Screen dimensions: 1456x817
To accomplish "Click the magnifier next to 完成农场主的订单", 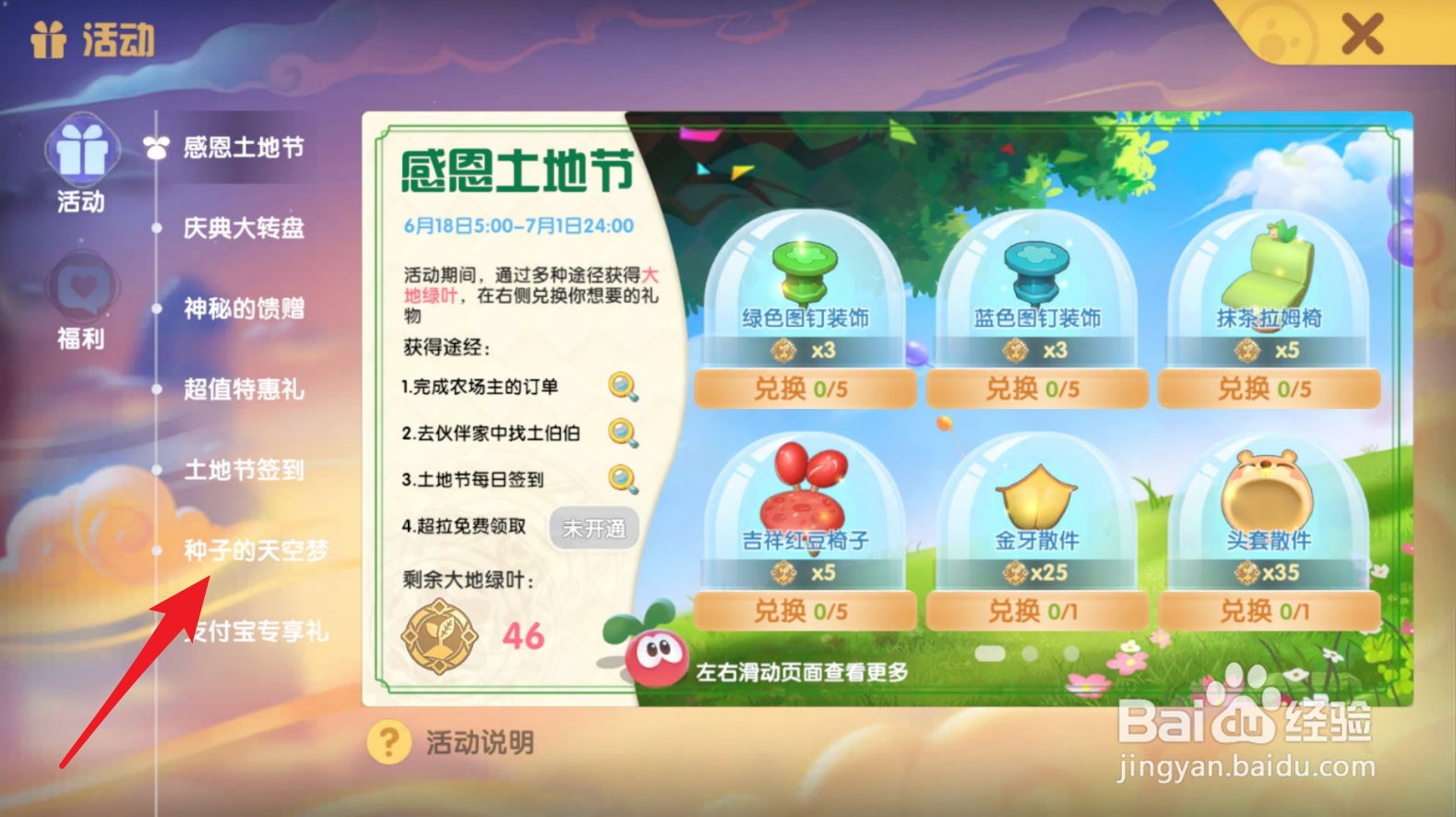I will [x=625, y=387].
